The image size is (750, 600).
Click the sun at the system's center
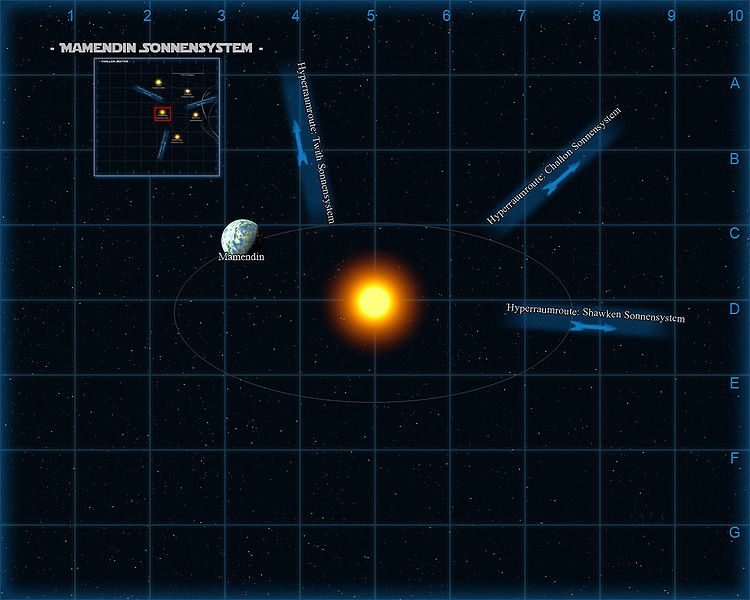373,300
